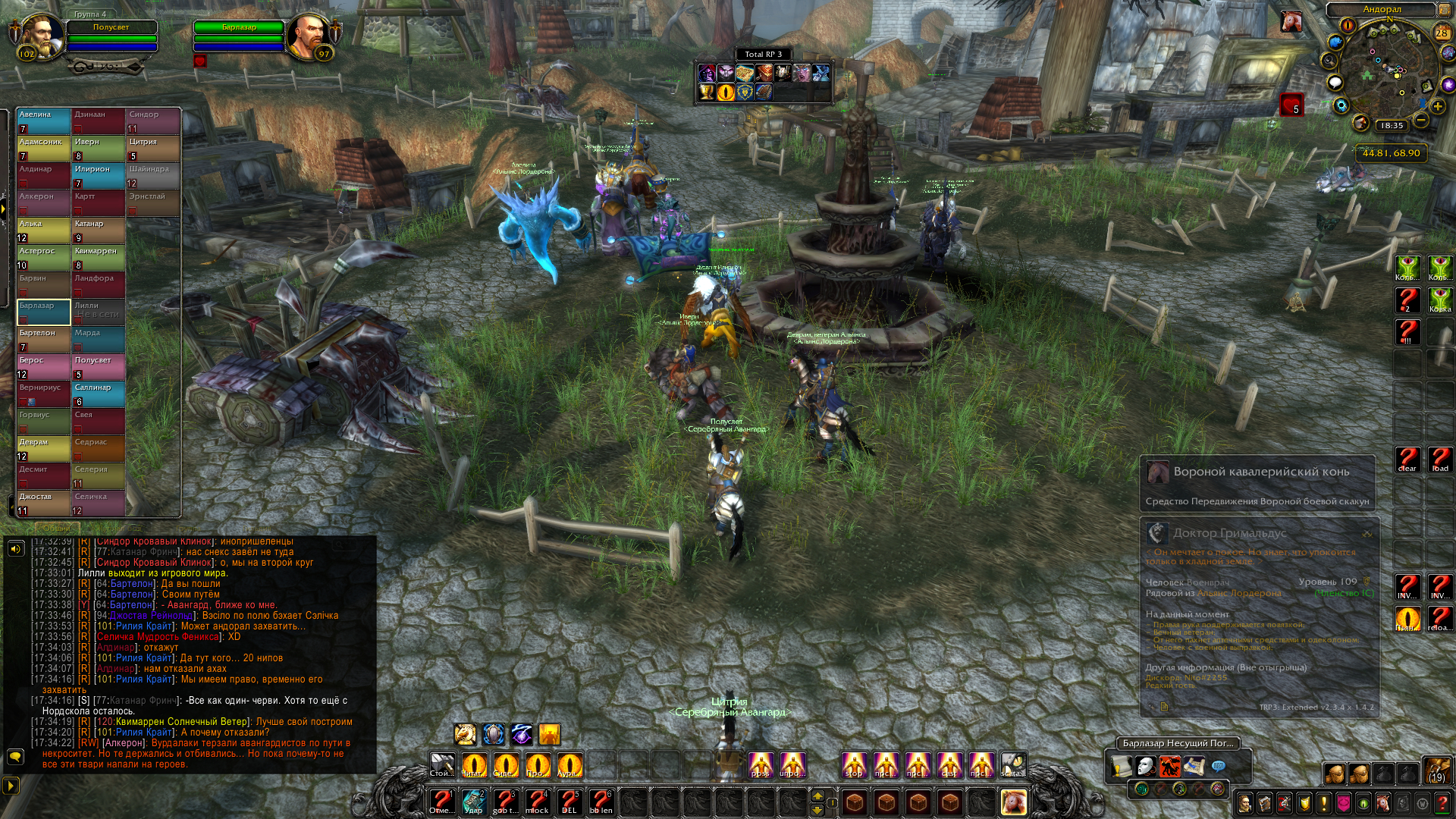
Task: Zoom in the minimap with plus
Action: click(x=1438, y=106)
